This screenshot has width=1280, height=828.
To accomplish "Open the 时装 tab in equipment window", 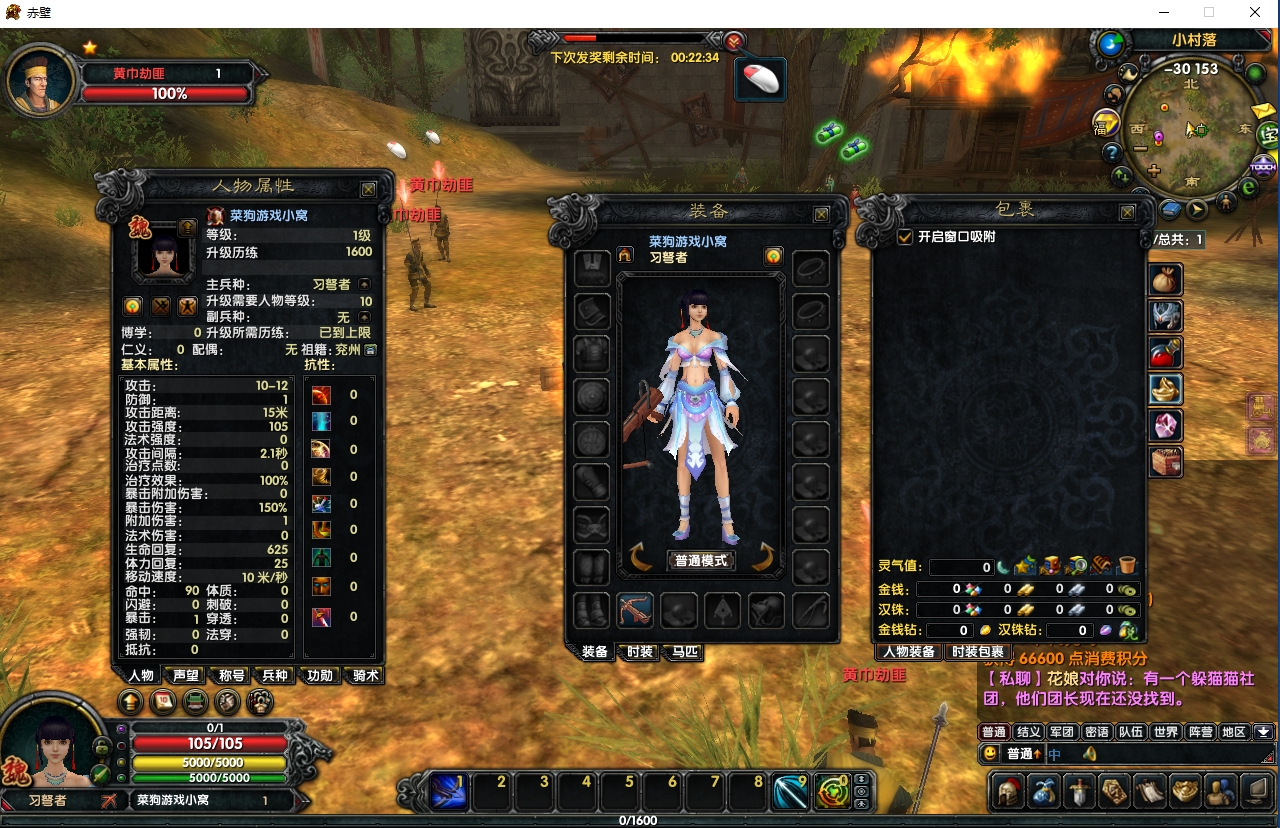I will [x=640, y=652].
